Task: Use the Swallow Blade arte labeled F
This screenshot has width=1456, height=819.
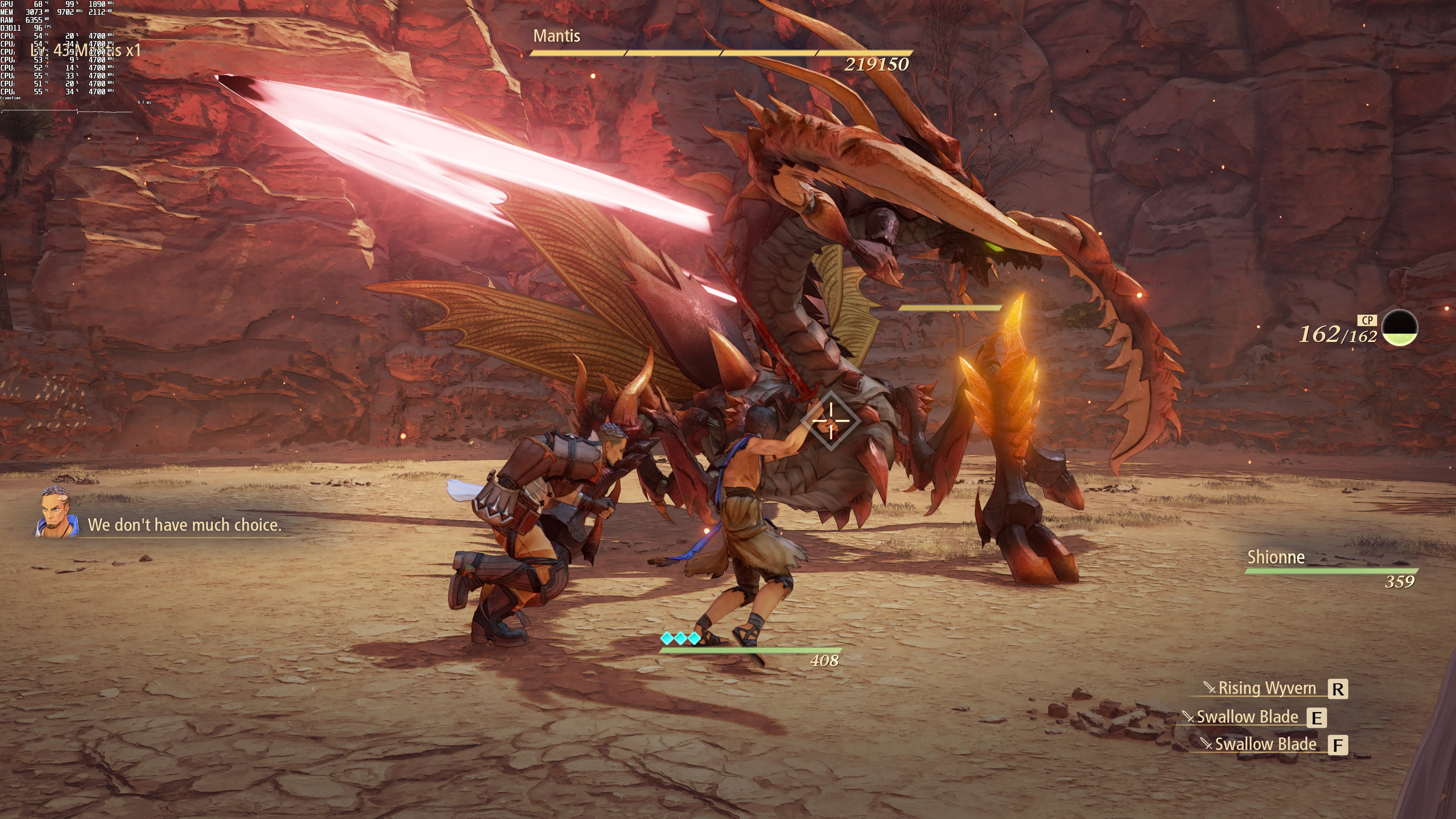Action: (x=1266, y=744)
